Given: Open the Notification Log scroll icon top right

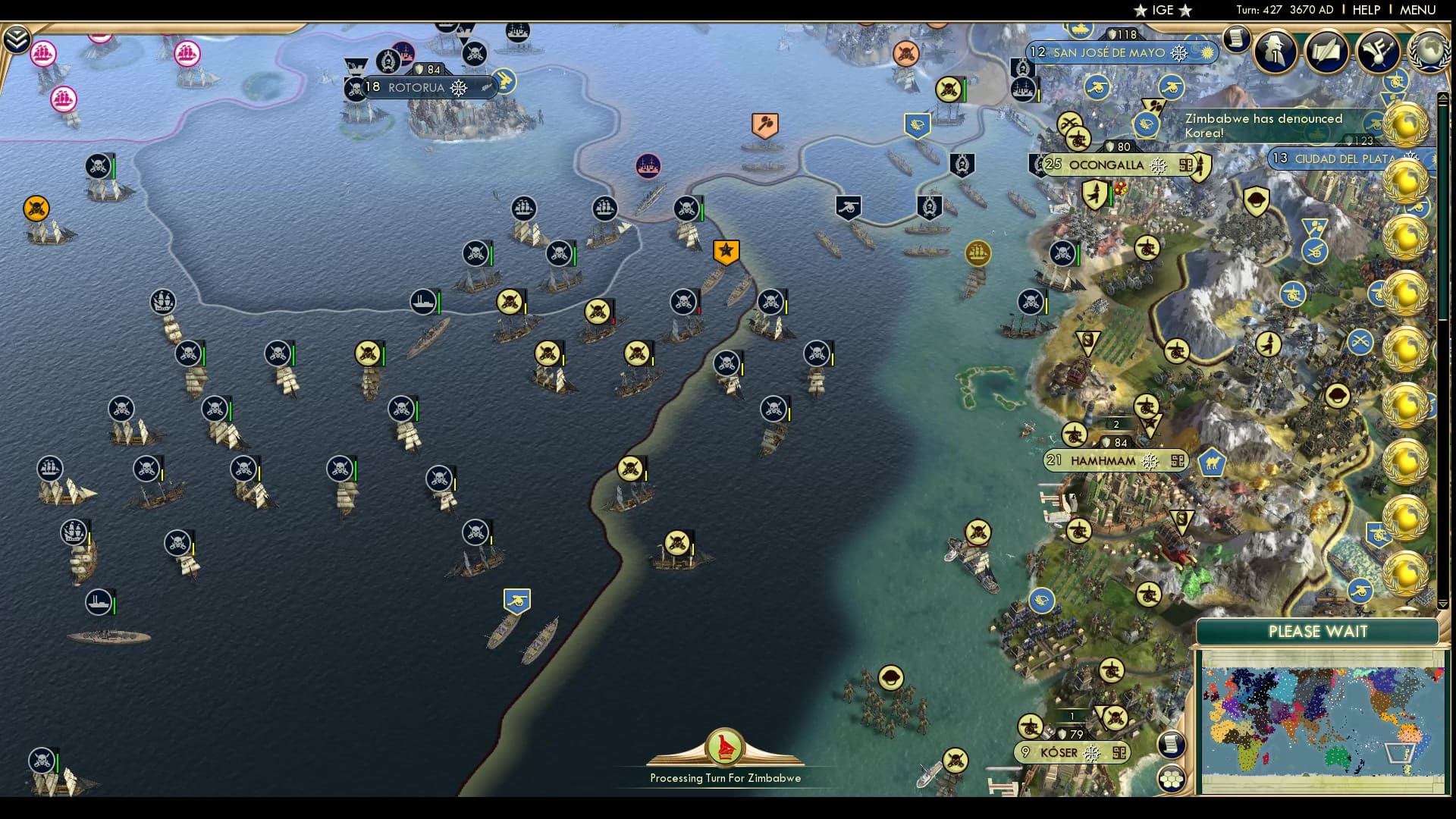Looking at the screenshot, I should coord(1238,39).
